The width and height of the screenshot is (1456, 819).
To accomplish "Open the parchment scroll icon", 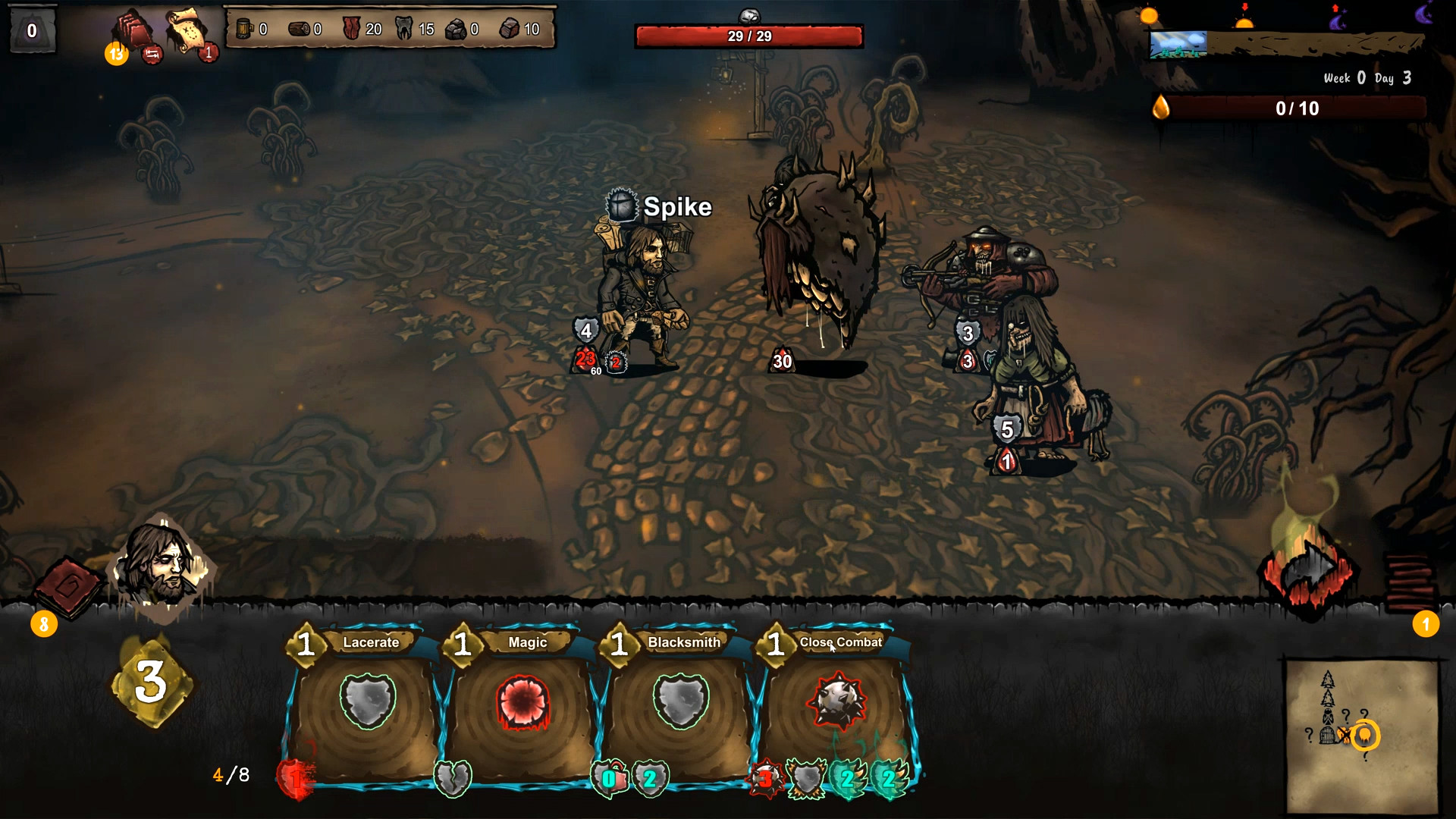I will pyautogui.click(x=185, y=30).
